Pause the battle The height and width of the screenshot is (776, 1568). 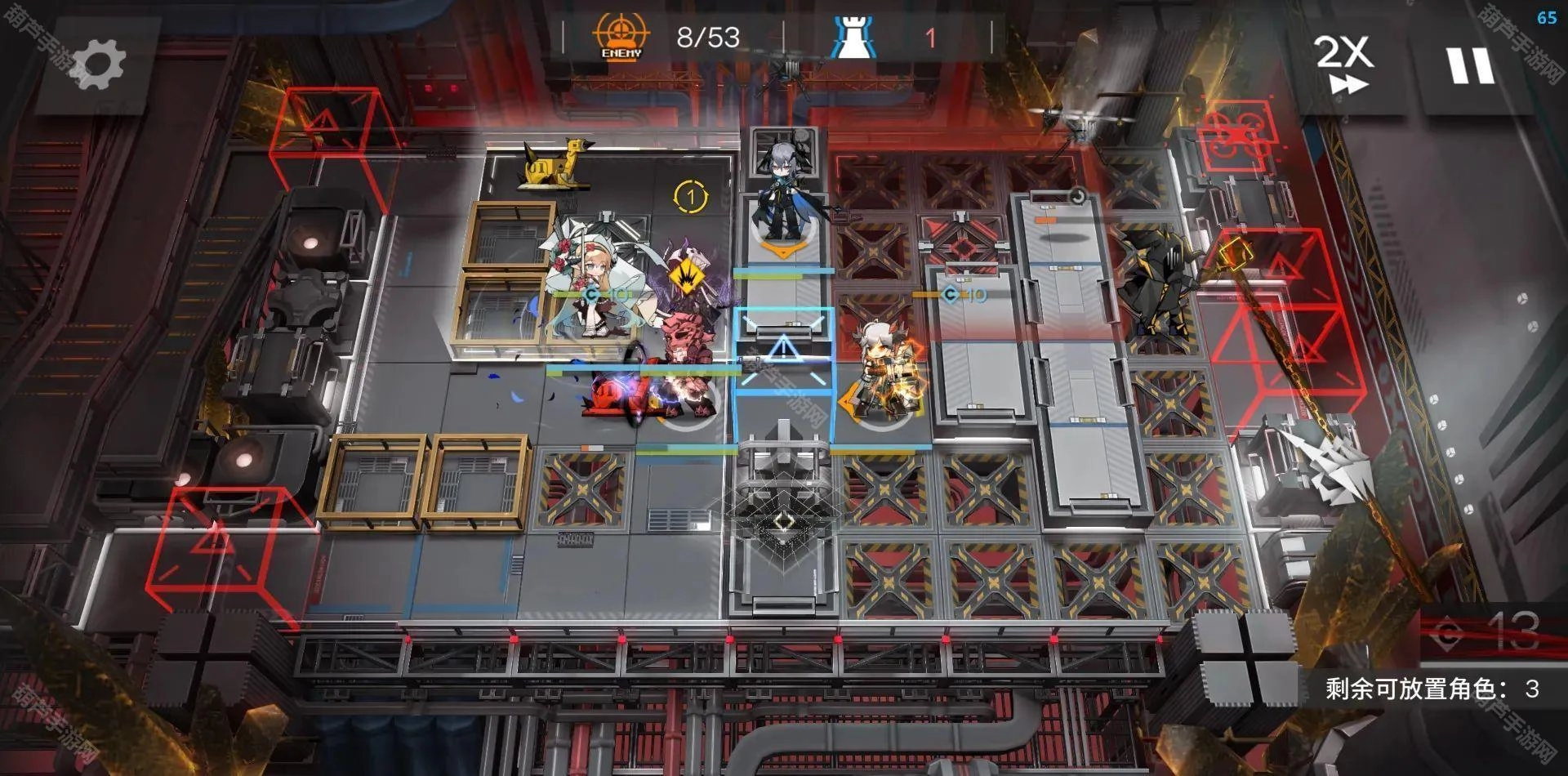1471,65
